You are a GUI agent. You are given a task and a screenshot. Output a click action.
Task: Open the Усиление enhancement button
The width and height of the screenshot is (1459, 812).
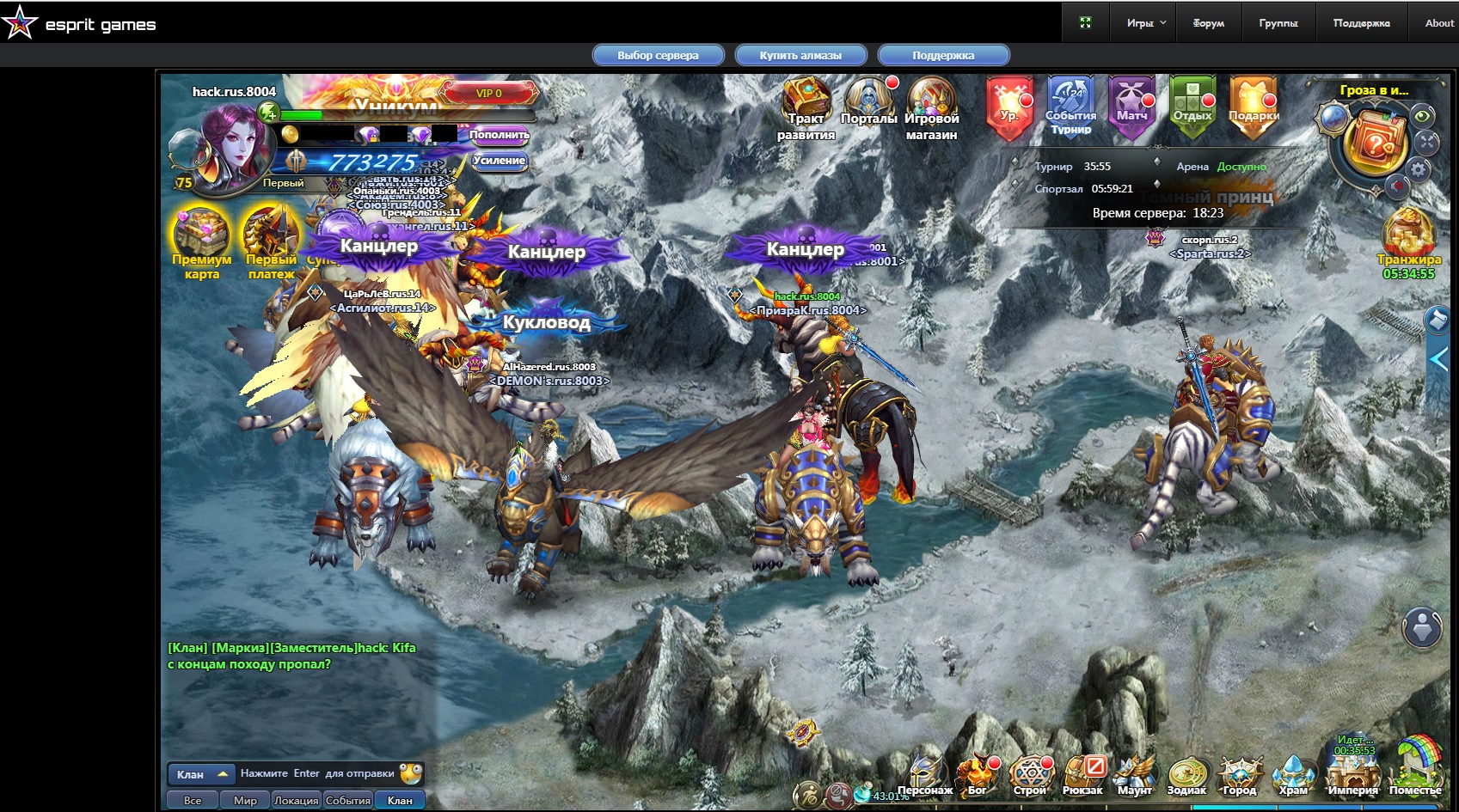click(x=499, y=161)
